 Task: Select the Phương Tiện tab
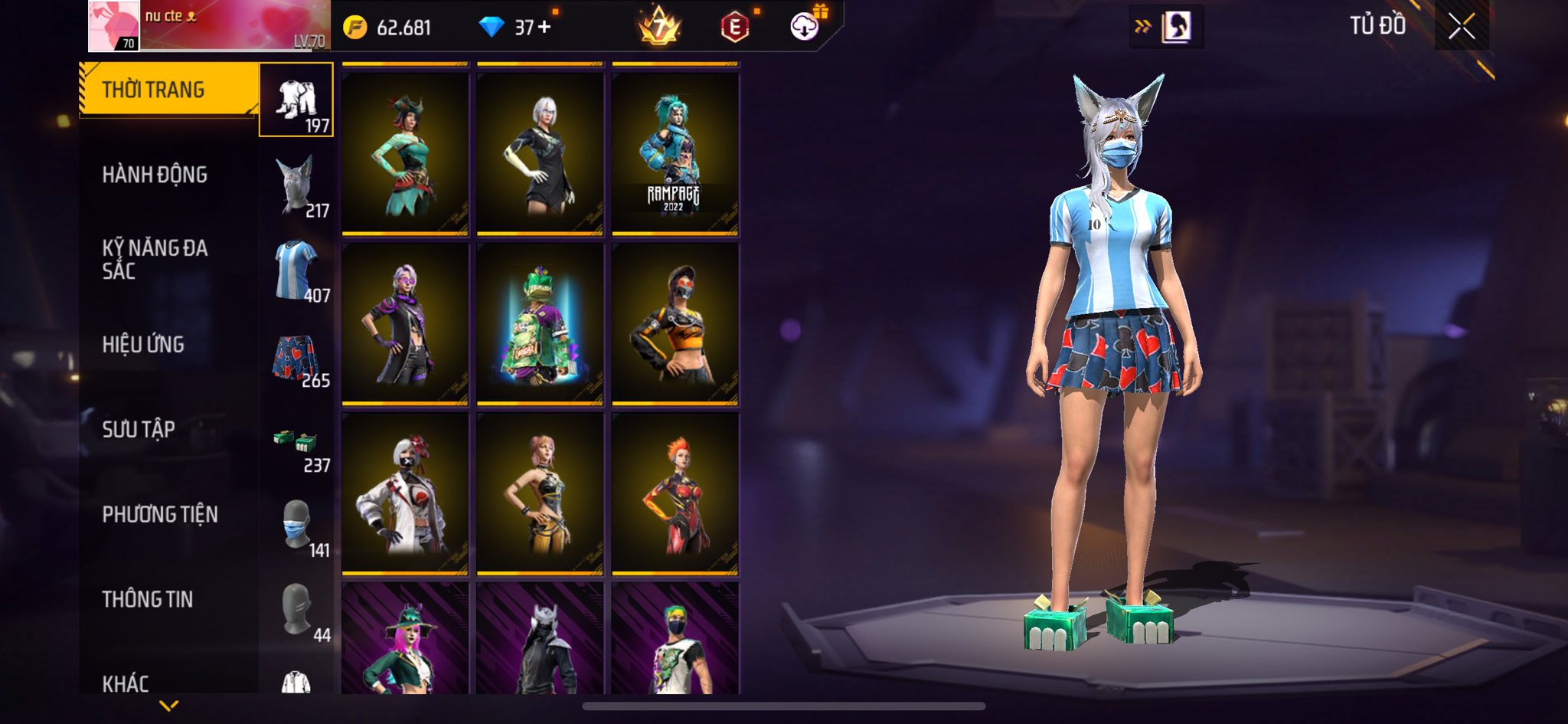pyautogui.click(x=160, y=514)
